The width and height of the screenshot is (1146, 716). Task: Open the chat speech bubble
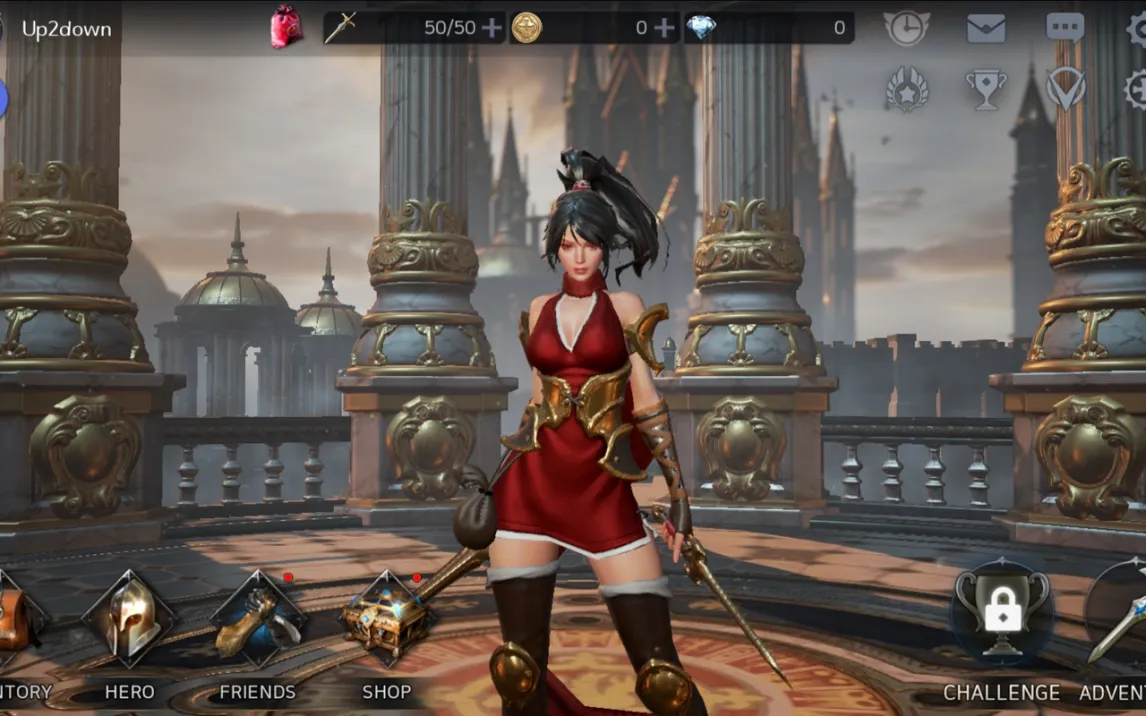[1065, 27]
